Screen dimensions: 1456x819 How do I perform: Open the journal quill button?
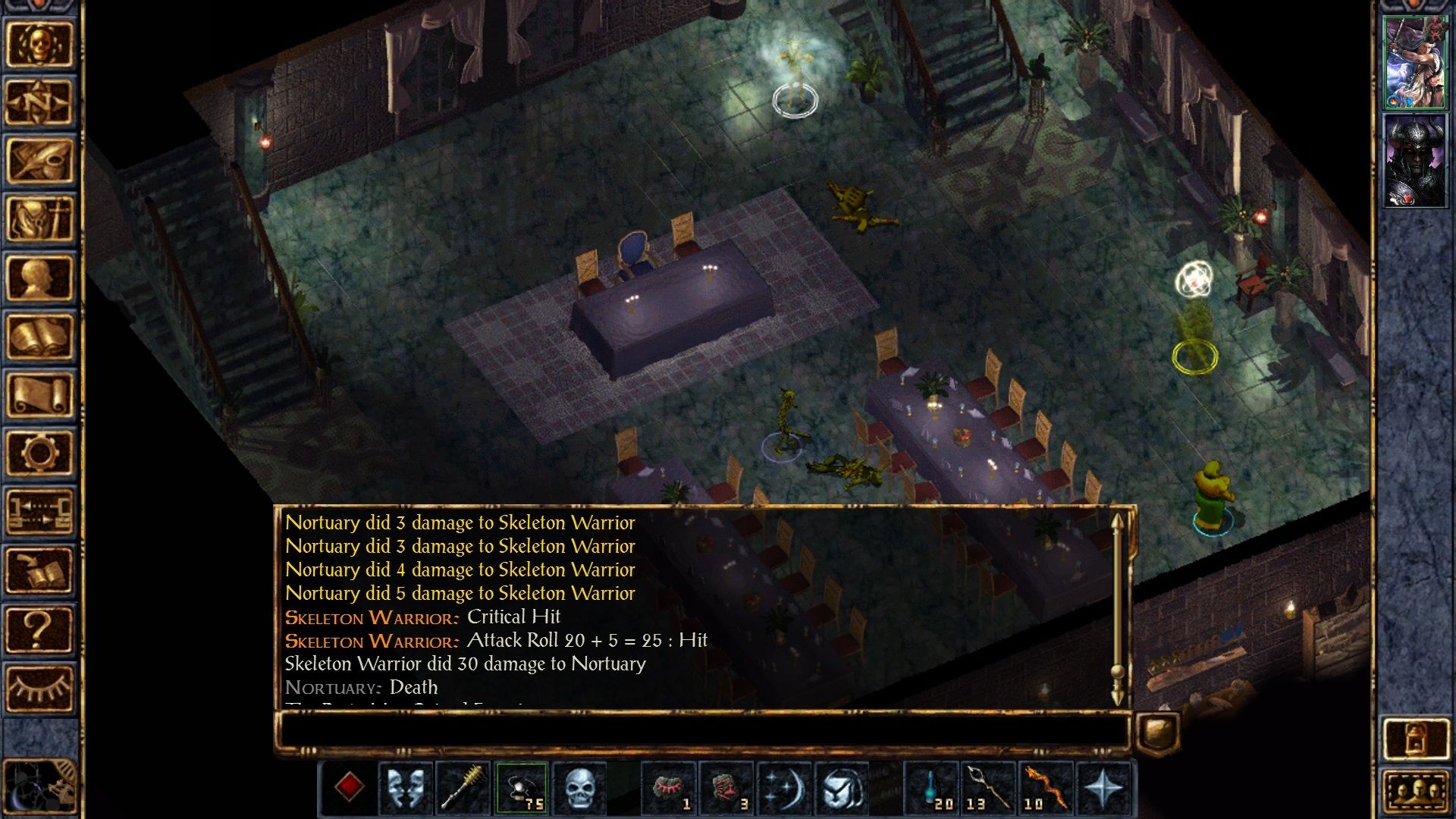pyautogui.click(x=39, y=161)
